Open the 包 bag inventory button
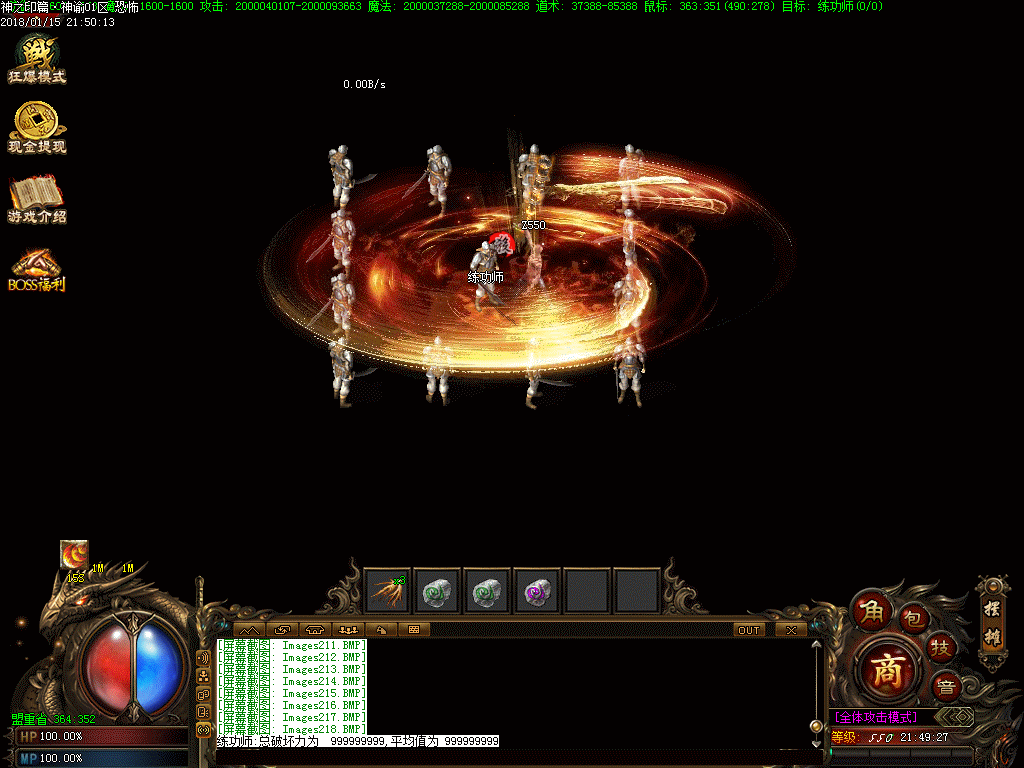Viewport: 1024px width, 768px height. click(x=911, y=618)
